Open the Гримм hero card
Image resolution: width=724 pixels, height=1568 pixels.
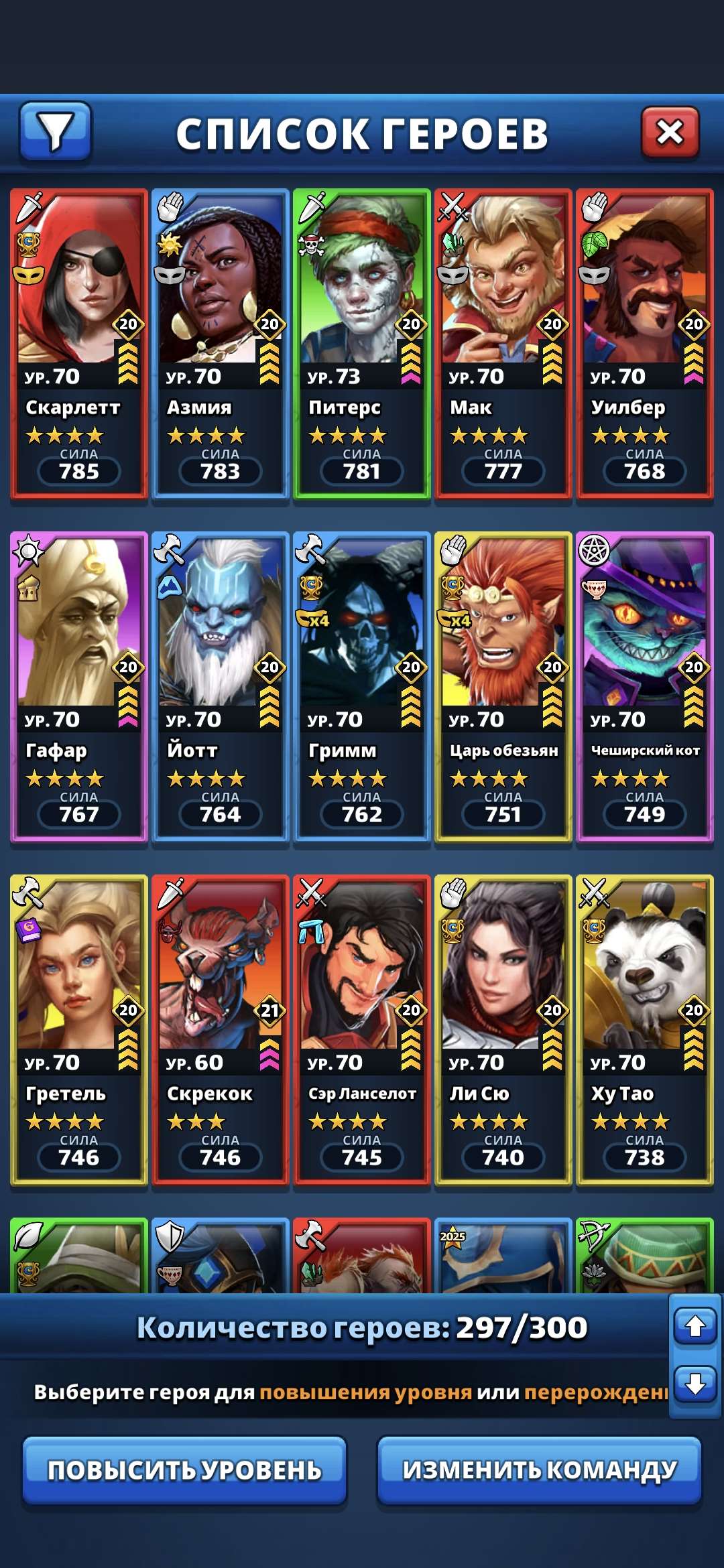click(x=362, y=688)
